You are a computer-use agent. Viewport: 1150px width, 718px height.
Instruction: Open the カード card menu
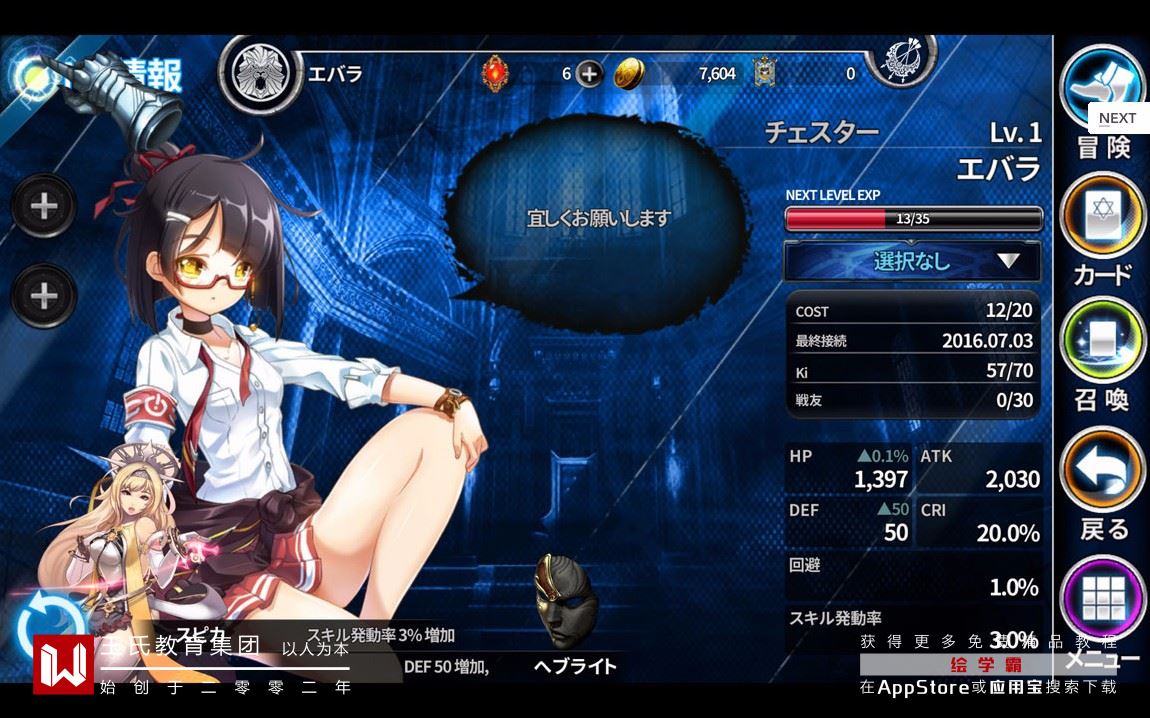1102,215
